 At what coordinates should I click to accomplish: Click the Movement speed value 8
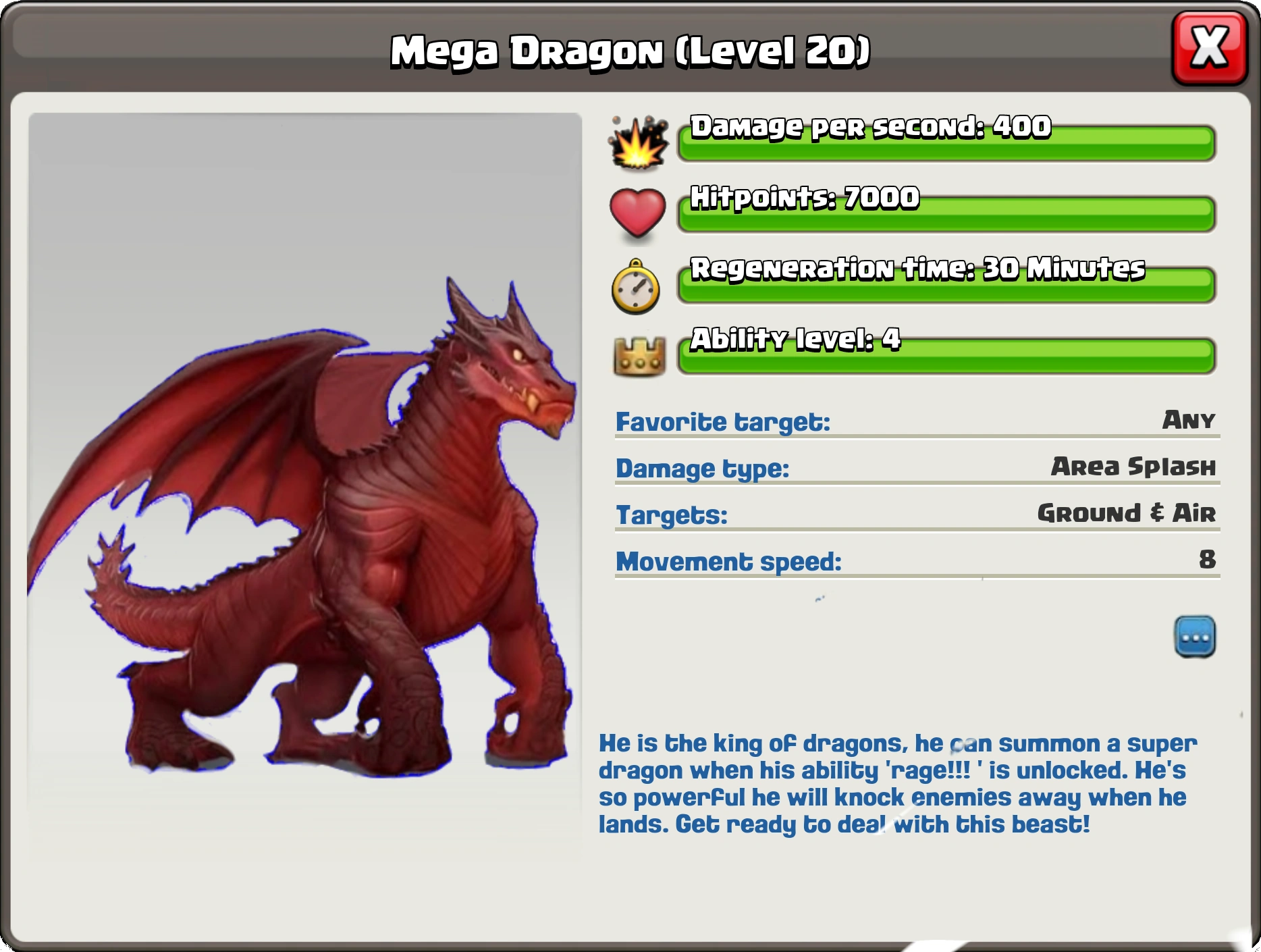(x=1208, y=561)
